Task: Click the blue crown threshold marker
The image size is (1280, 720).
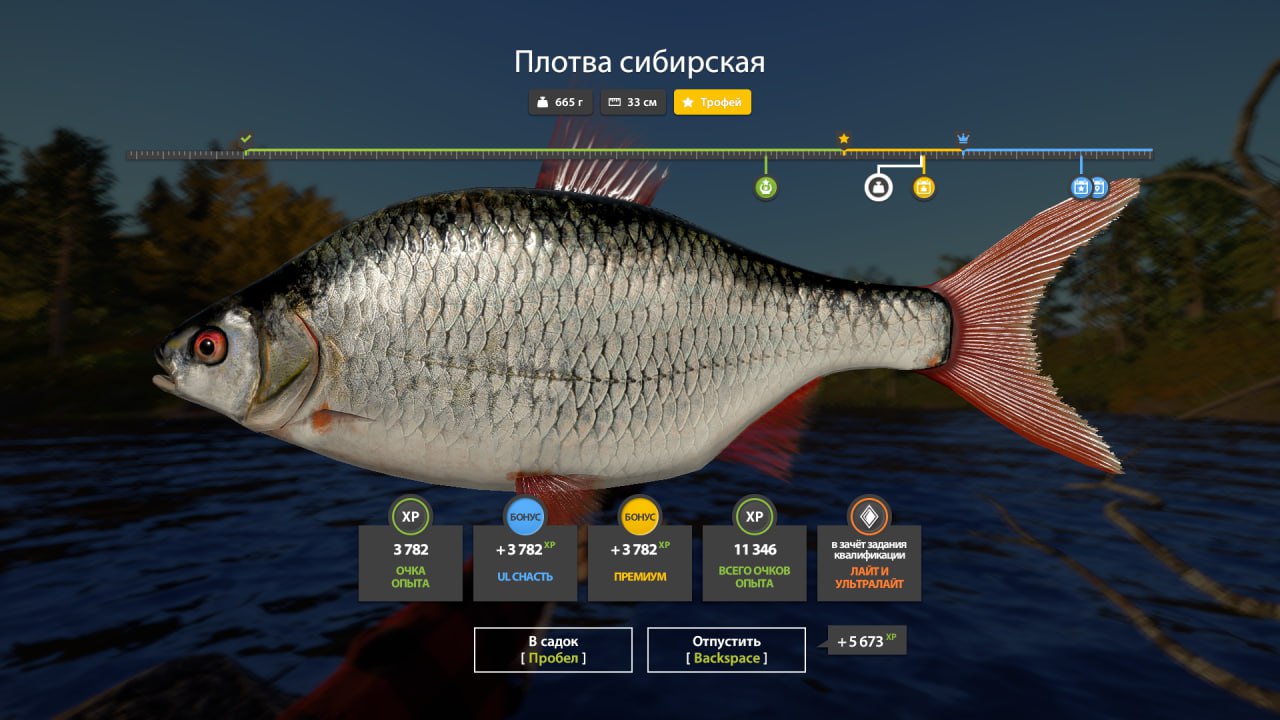Action: pyautogui.click(x=963, y=138)
